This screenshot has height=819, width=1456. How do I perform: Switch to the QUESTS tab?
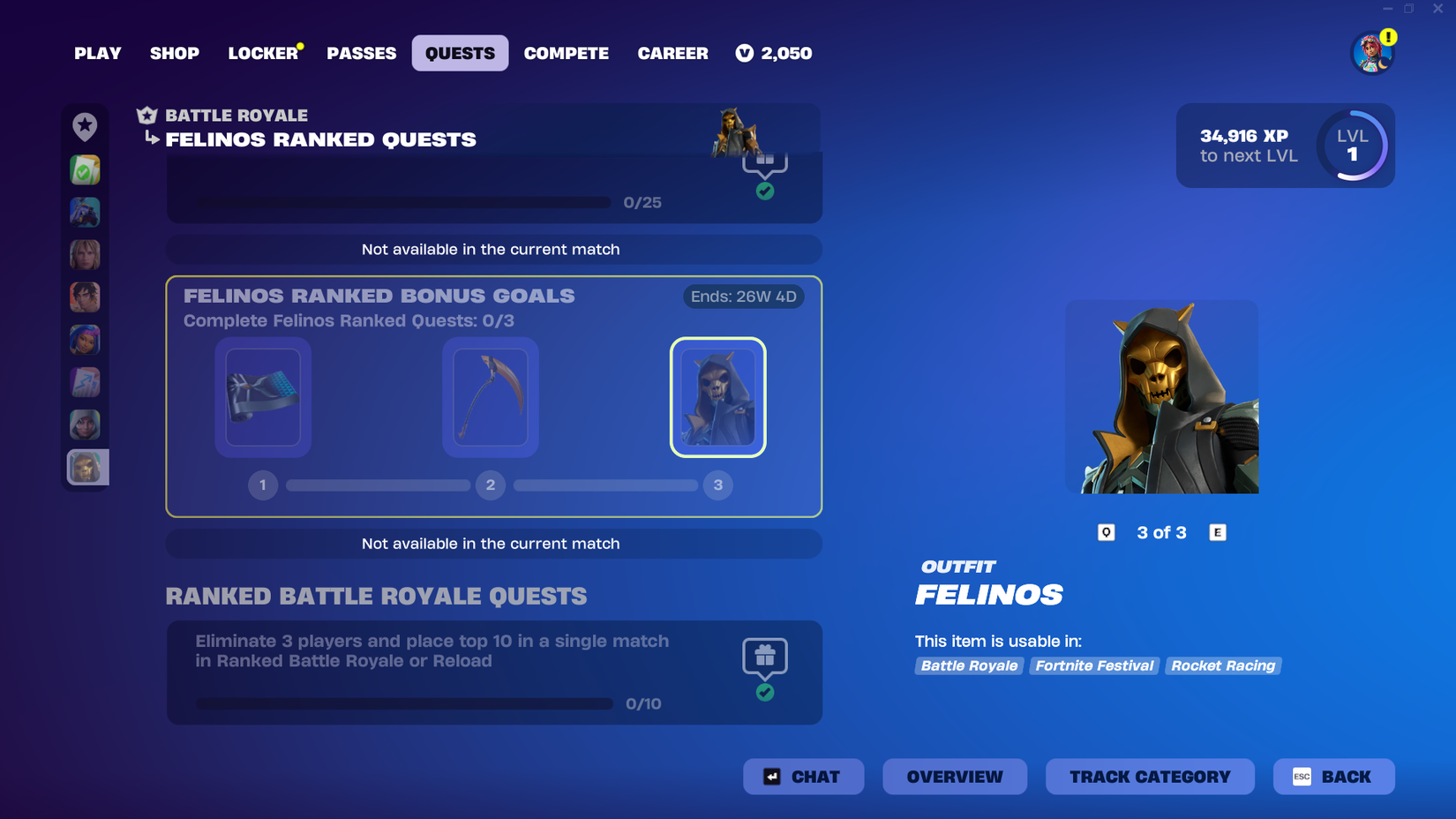[x=460, y=53]
